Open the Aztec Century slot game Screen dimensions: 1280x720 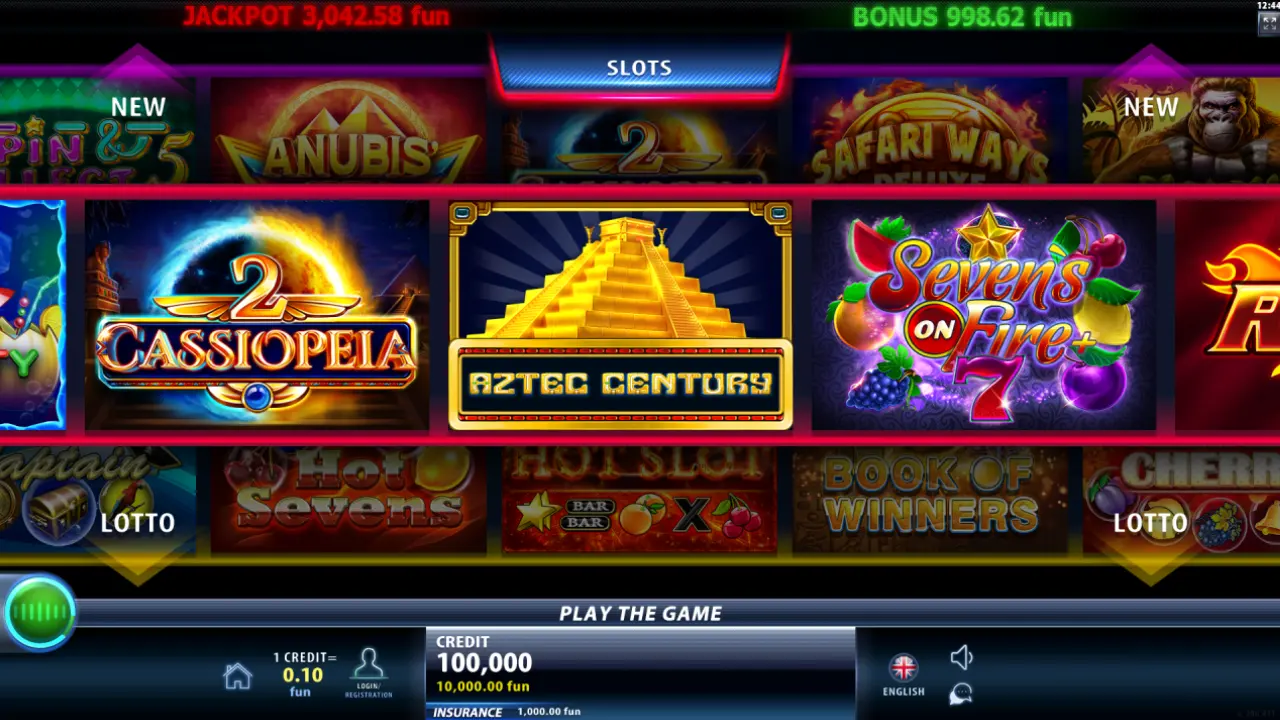tap(620, 315)
